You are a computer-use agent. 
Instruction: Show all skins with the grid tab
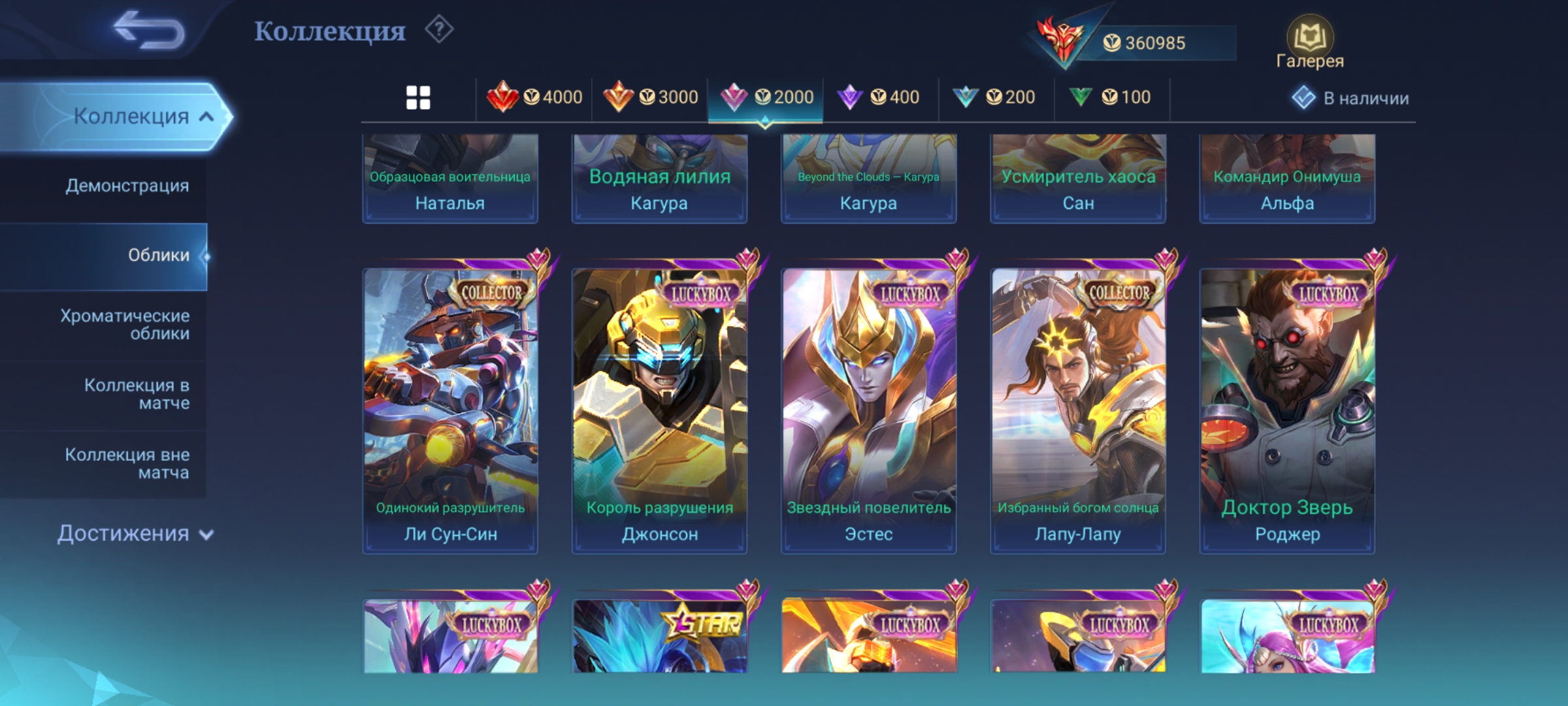pyautogui.click(x=418, y=98)
